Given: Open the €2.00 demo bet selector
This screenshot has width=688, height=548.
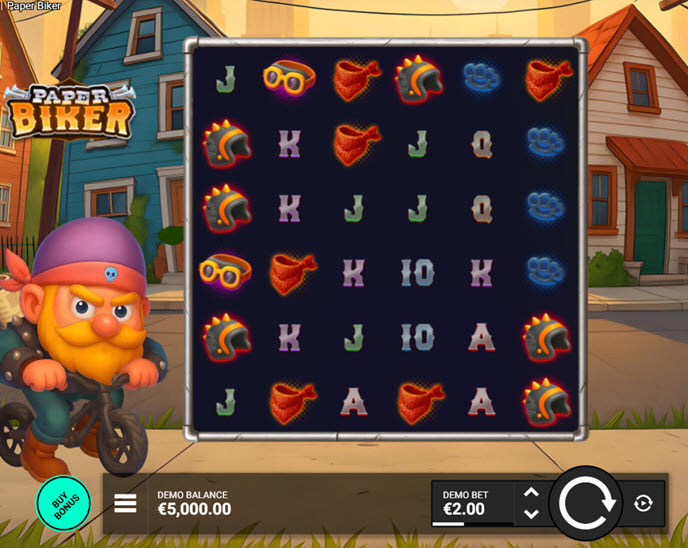Looking at the screenshot, I should [472, 503].
